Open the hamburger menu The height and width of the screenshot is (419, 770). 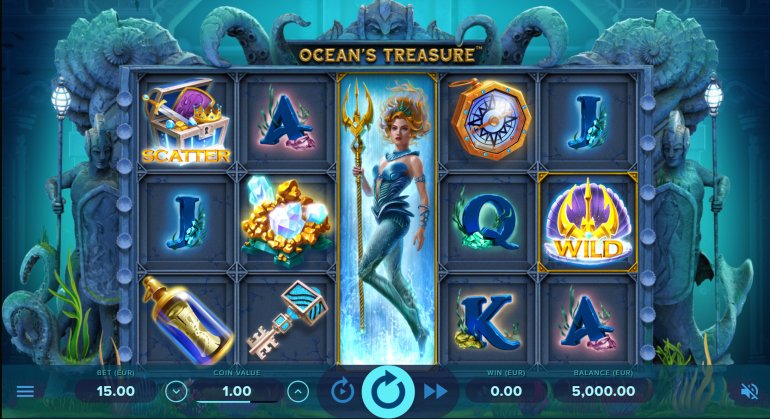(x=25, y=391)
